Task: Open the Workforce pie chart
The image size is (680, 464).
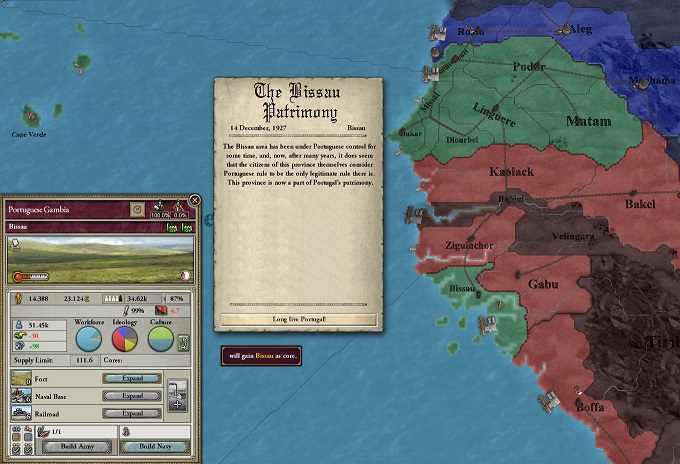Action: [90, 339]
